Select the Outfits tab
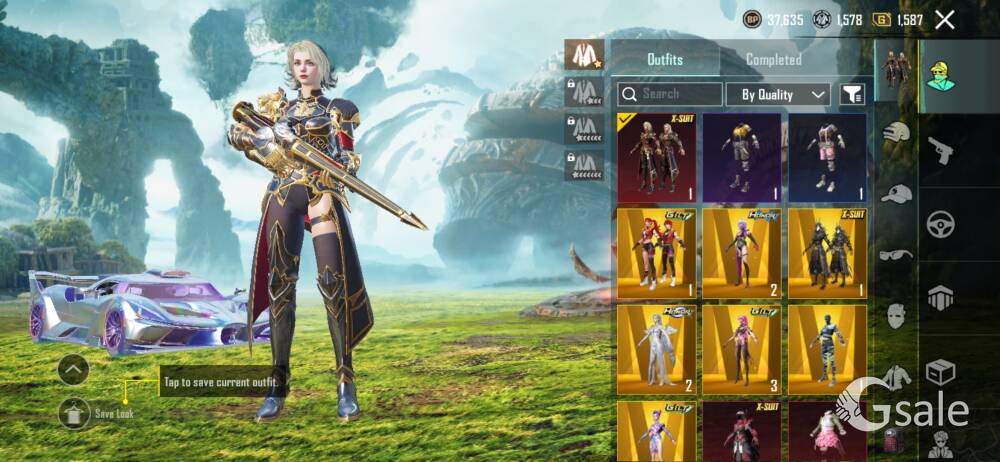 pyautogui.click(x=664, y=59)
